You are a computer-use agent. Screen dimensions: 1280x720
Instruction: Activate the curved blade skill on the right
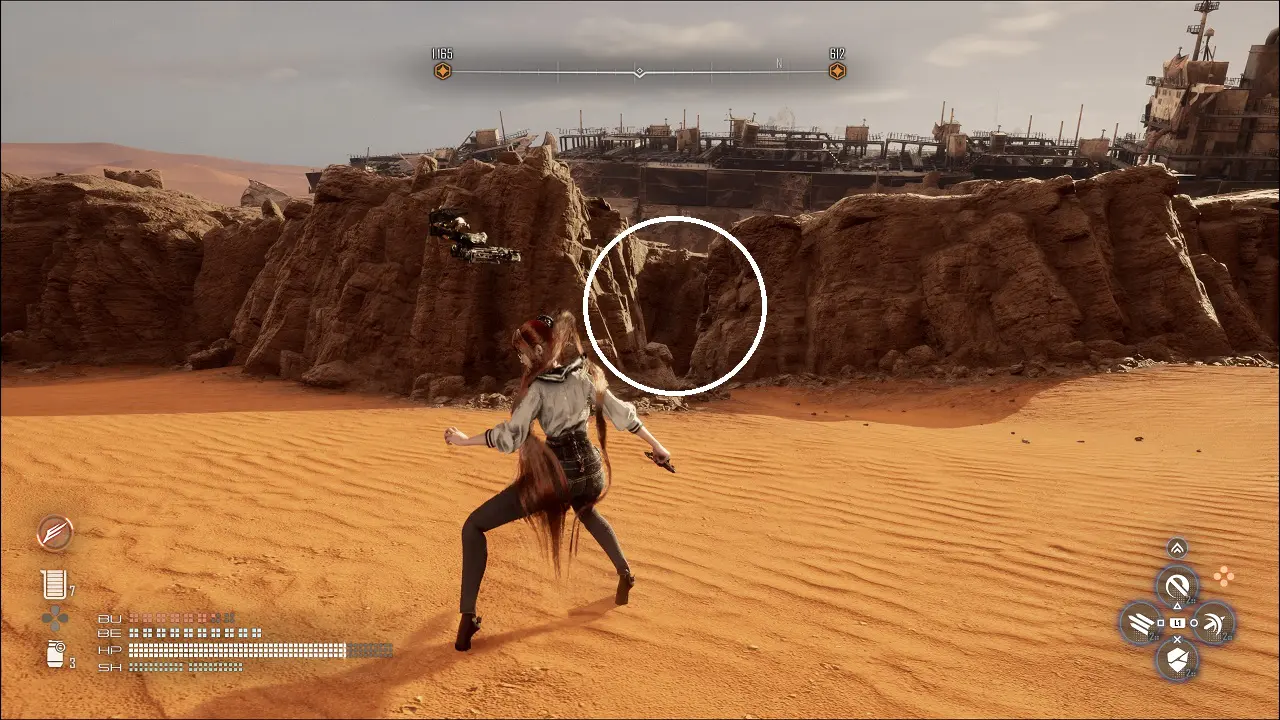1214,623
